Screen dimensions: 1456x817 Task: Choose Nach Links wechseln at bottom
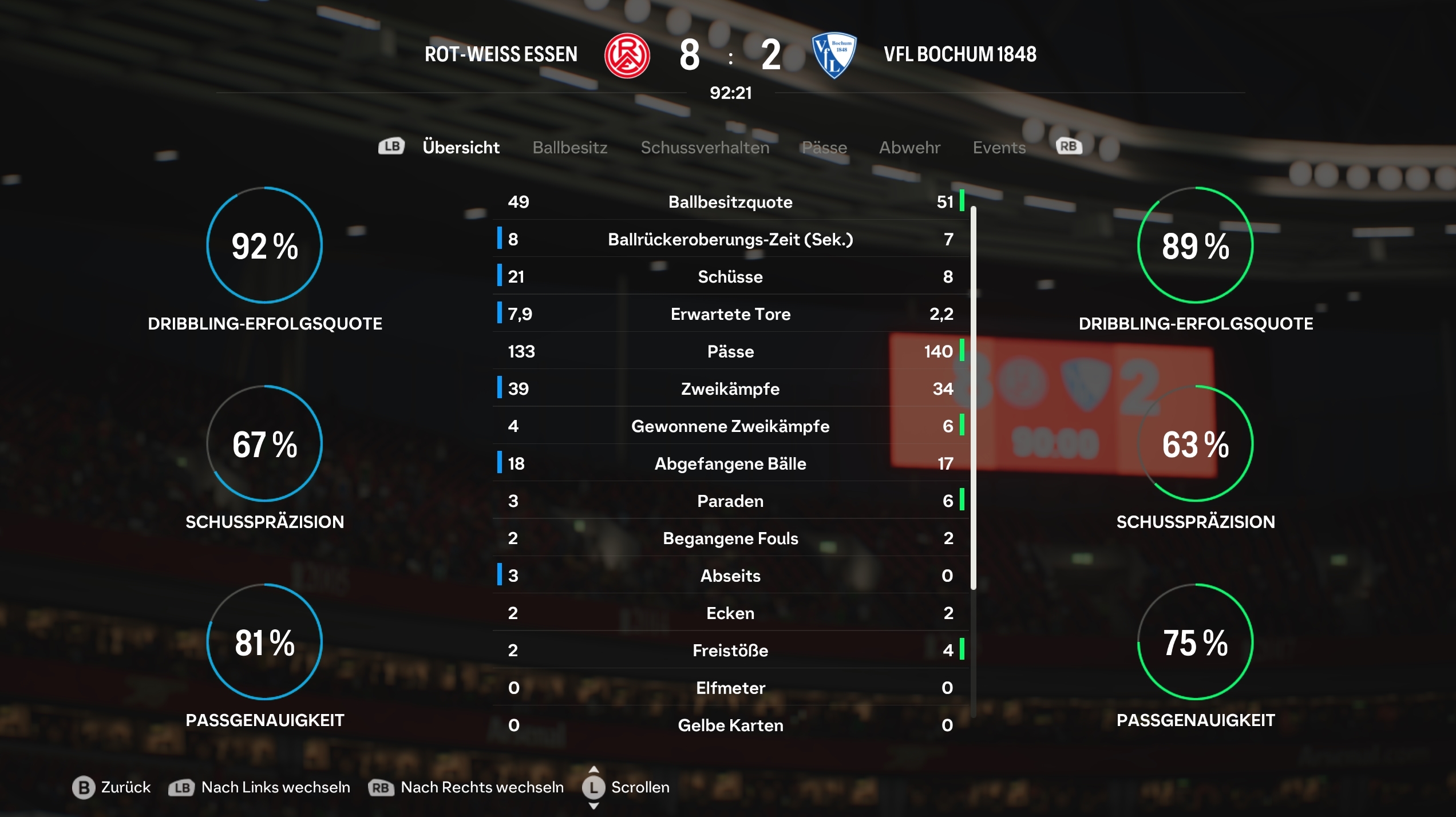click(x=259, y=787)
